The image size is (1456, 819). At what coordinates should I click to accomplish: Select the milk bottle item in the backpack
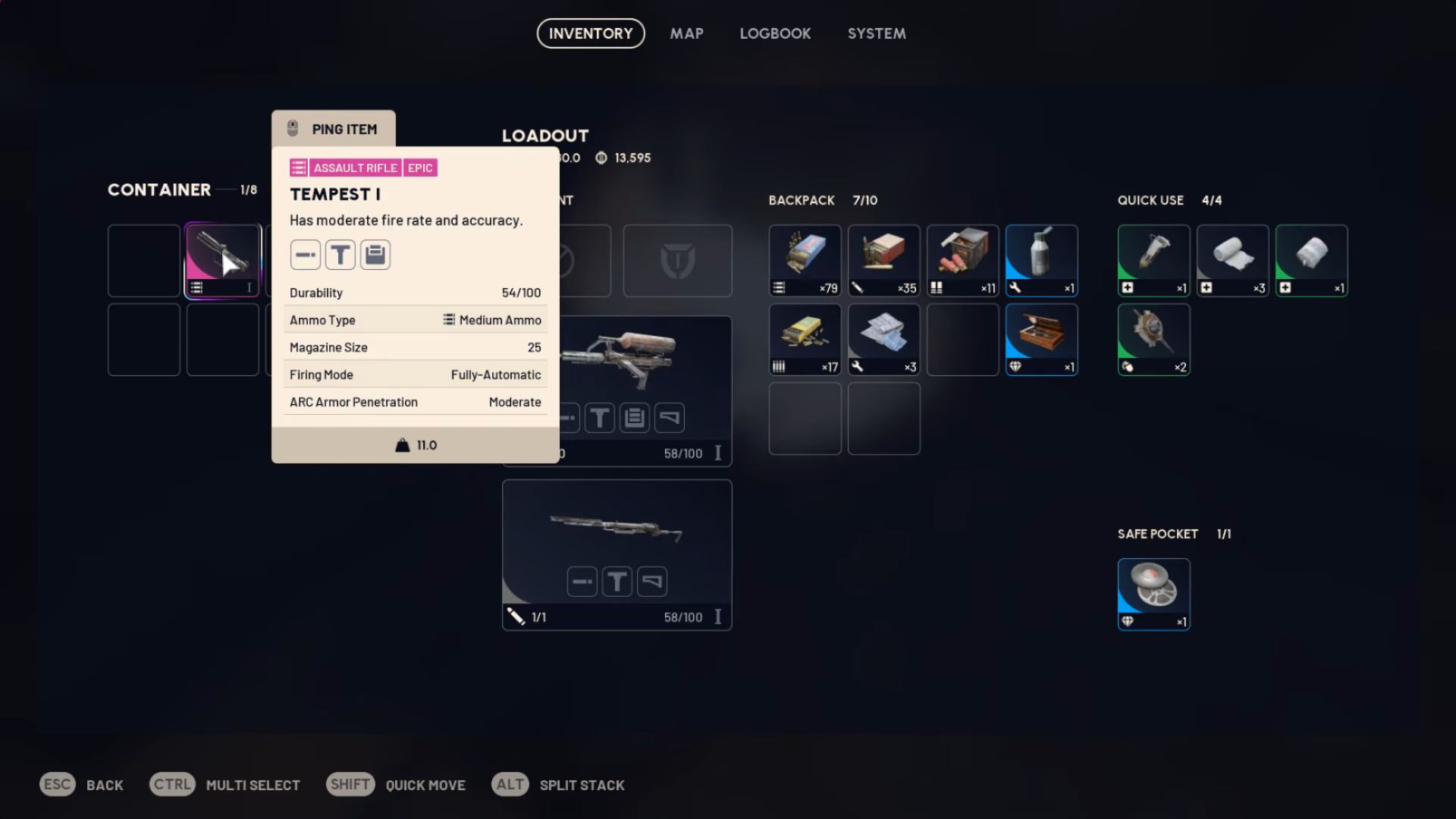(x=1041, y=260)
